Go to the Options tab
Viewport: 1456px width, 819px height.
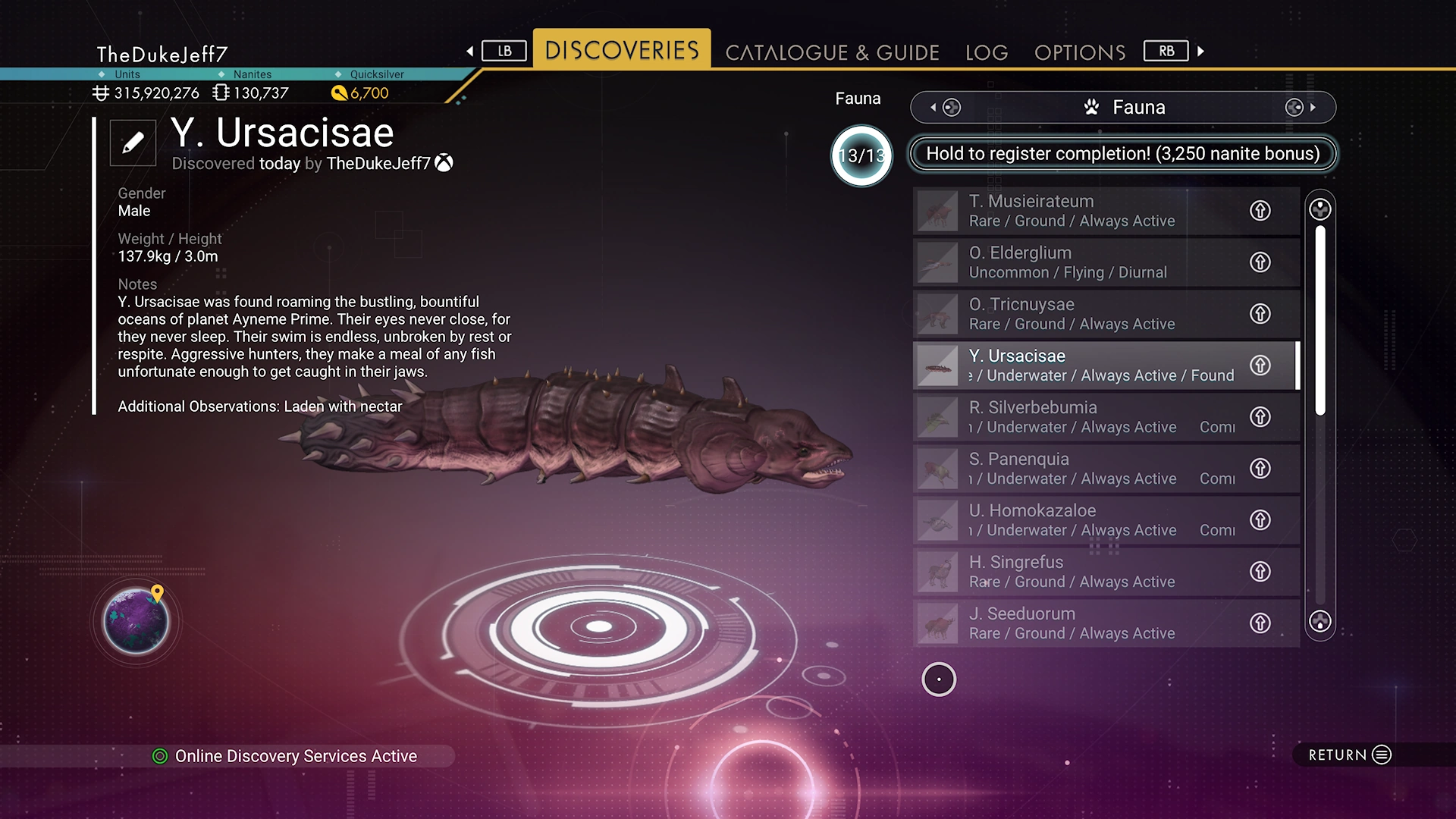[1080, 52]
